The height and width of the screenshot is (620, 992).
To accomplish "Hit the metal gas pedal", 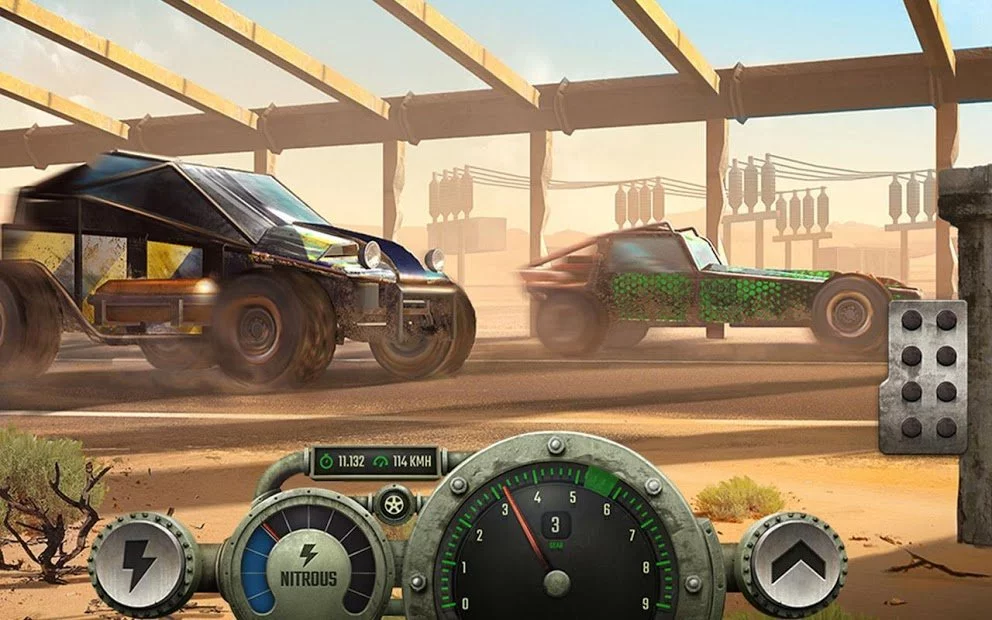I will tap(923, 376).
